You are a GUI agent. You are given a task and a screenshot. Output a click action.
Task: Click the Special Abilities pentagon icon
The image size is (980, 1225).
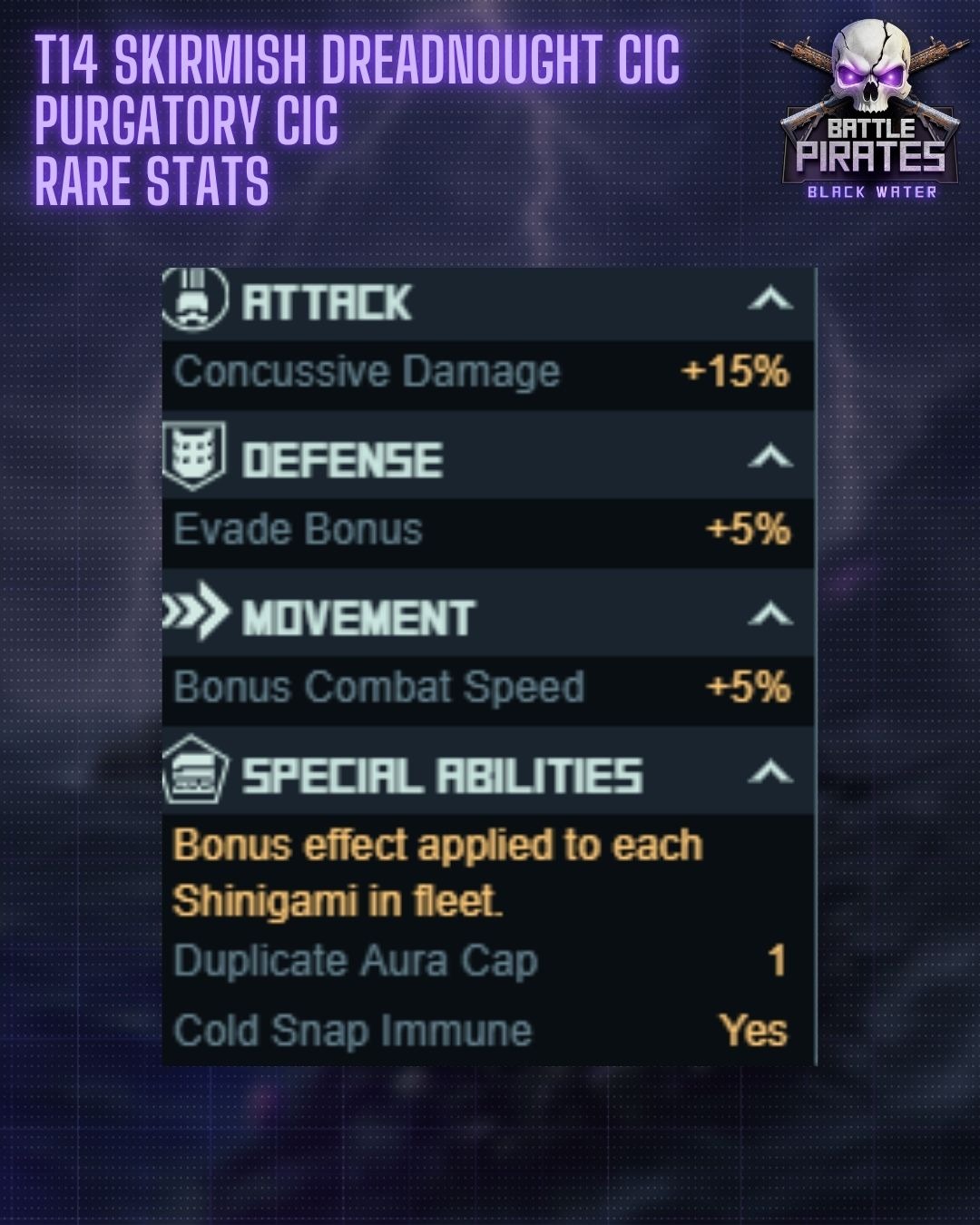coord(194,771)
